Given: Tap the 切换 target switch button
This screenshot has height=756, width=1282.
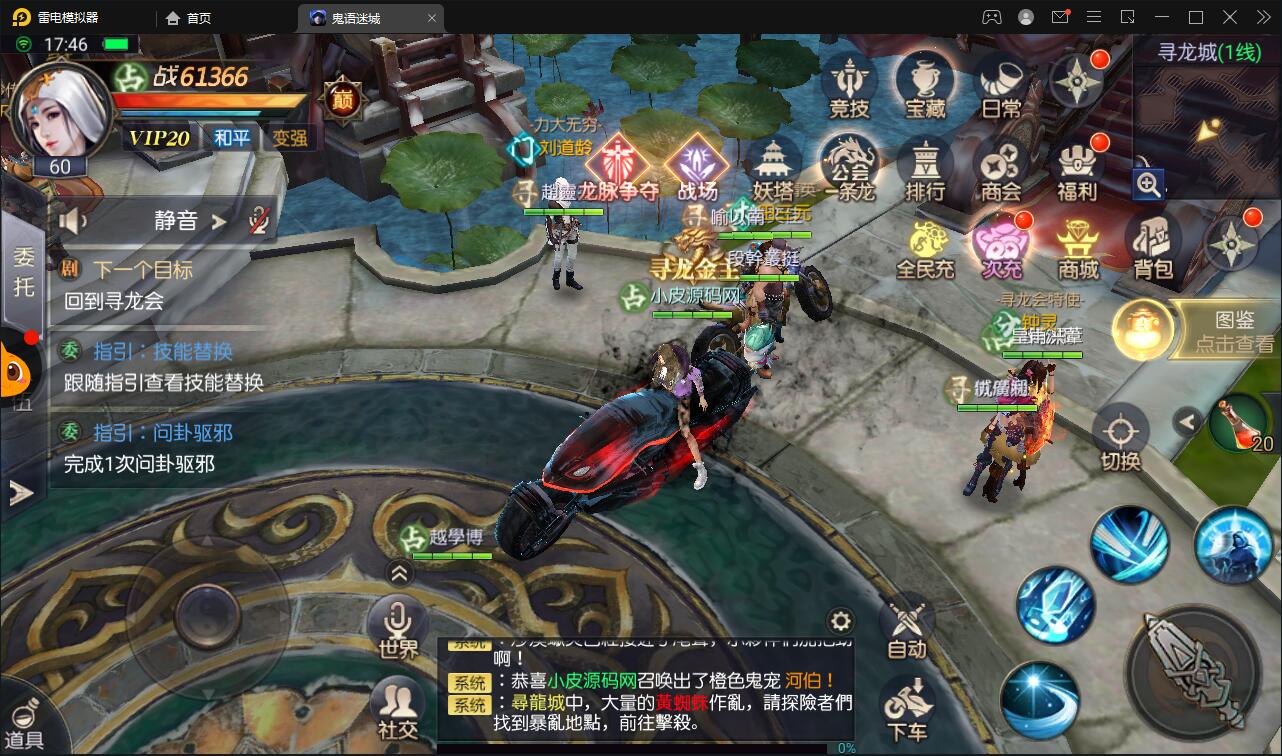Looking at the screenshot, I should 1120,438.
